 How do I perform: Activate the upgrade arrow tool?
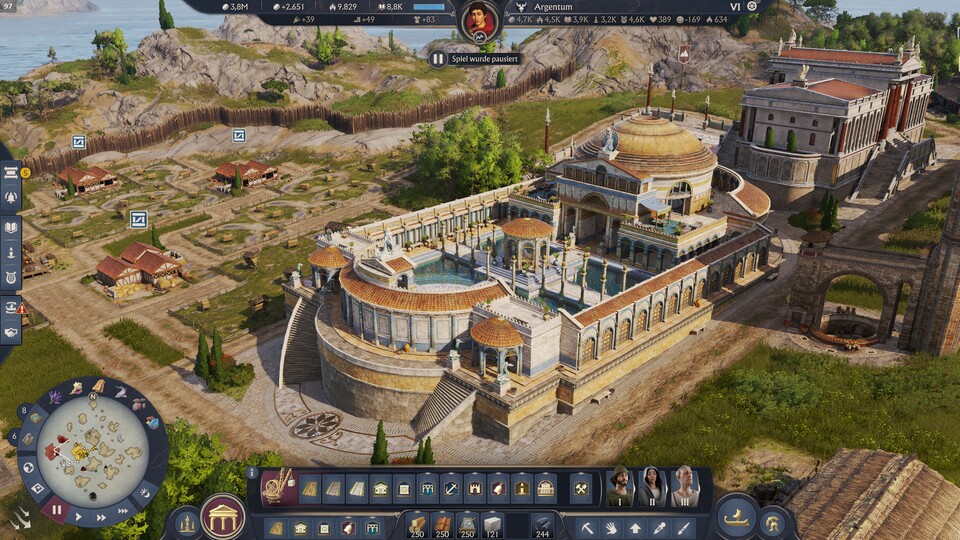pyautogui.click(x=634, y=527)
